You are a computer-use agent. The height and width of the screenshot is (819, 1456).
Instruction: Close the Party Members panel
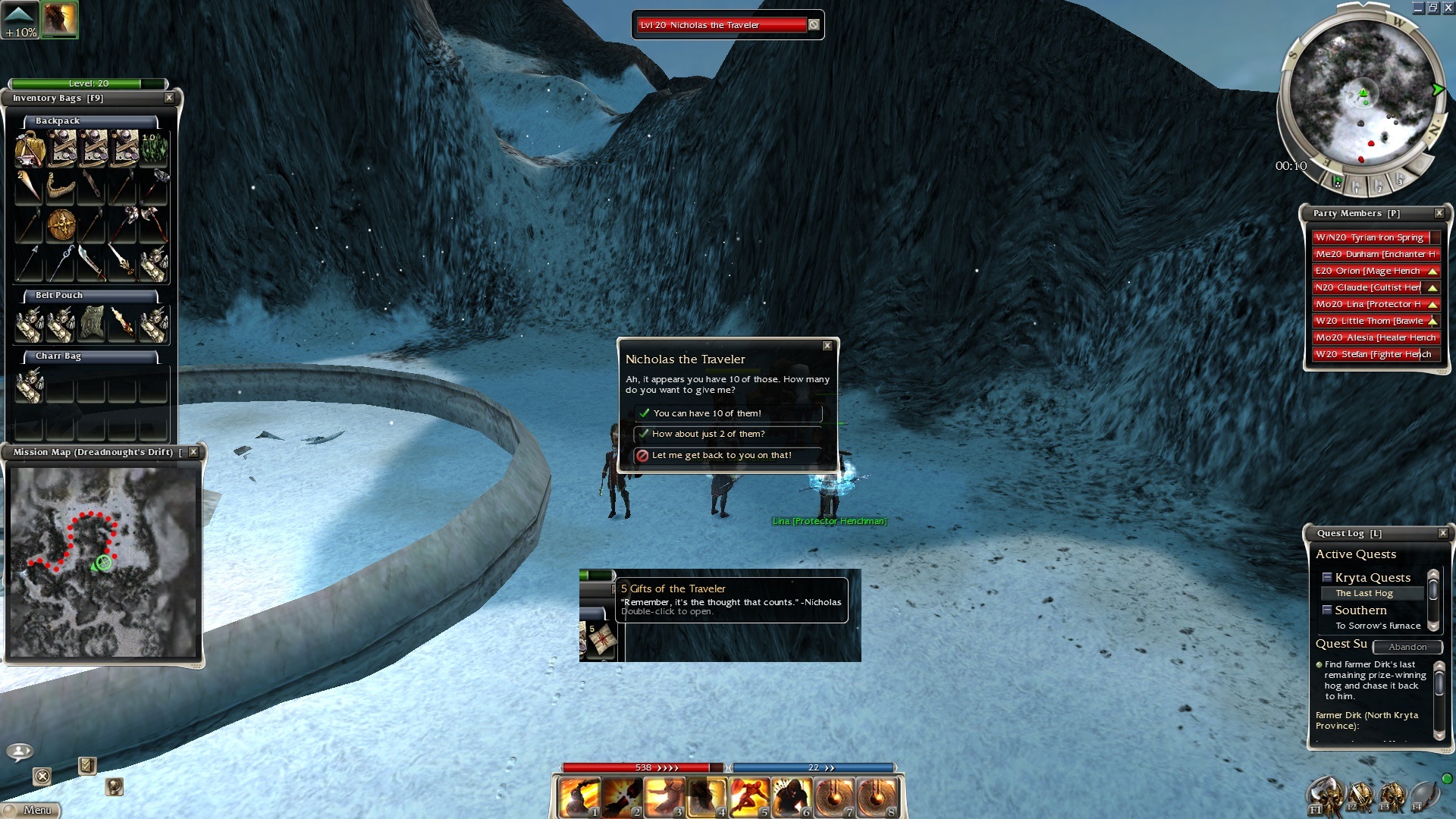pos(1439,213)
